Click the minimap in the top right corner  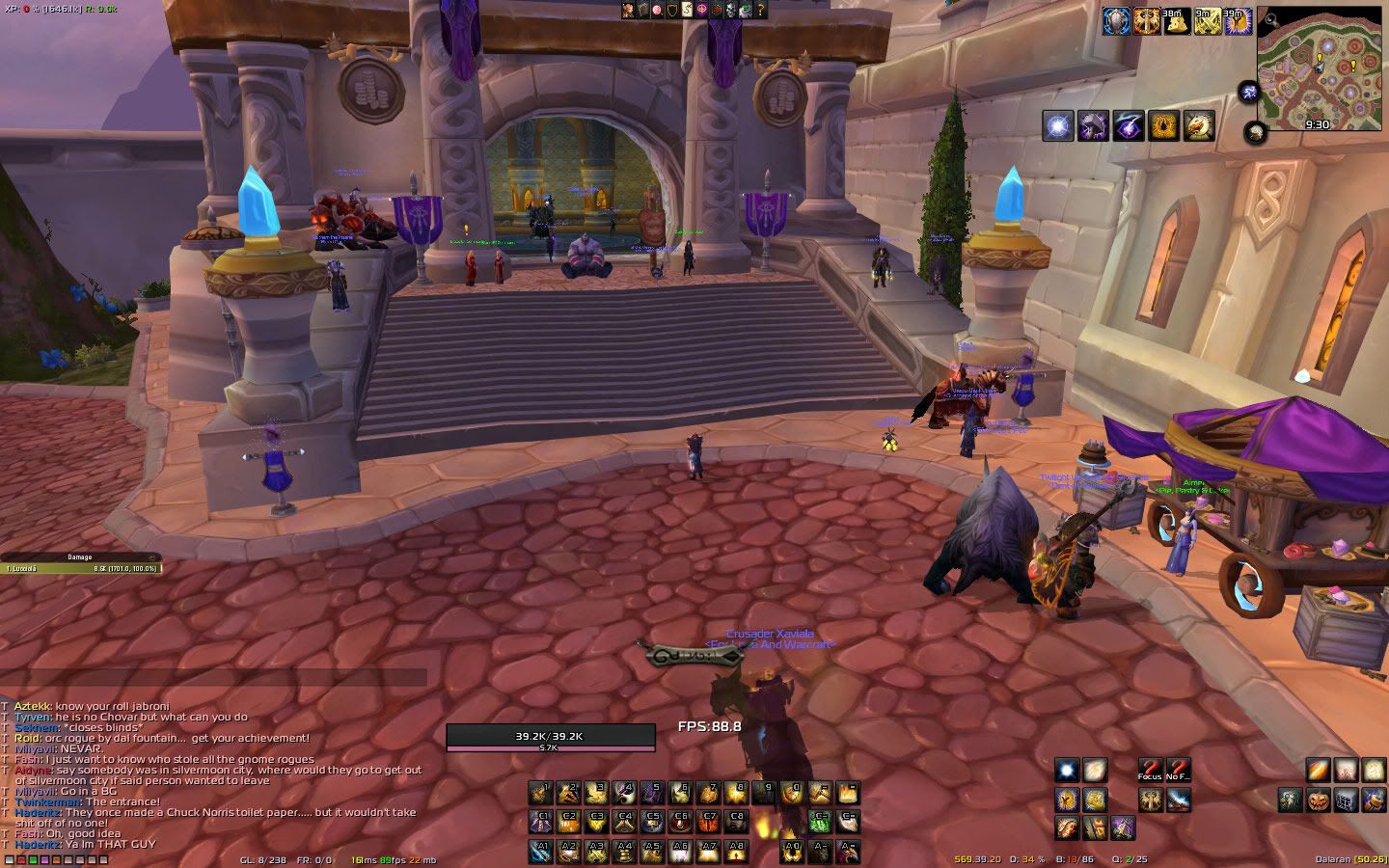pyautogui.click(x=1319, y=68)
